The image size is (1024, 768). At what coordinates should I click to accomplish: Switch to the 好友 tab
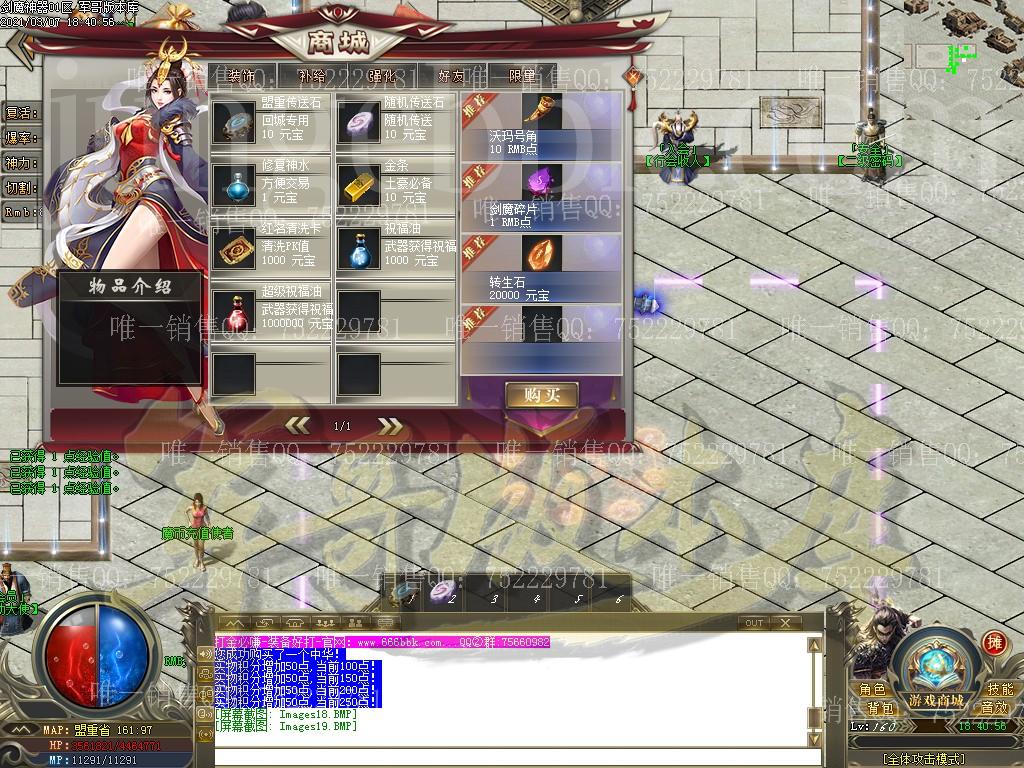click(452, 75)
